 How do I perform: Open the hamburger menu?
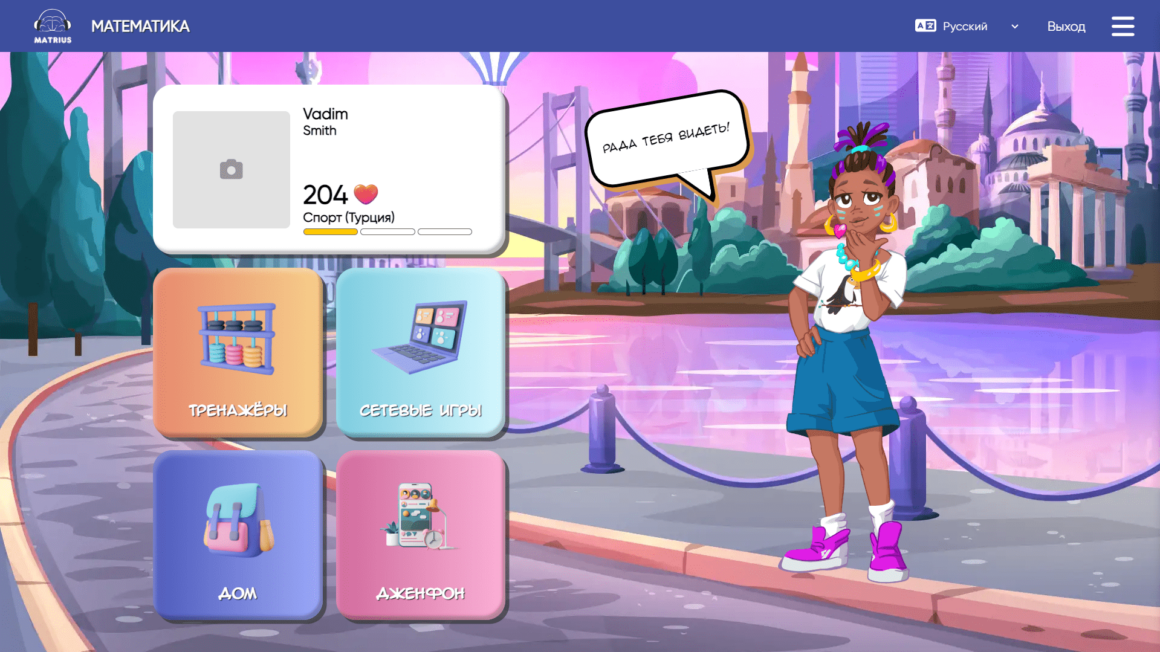pyautogui.click(x=1123, y=26)
